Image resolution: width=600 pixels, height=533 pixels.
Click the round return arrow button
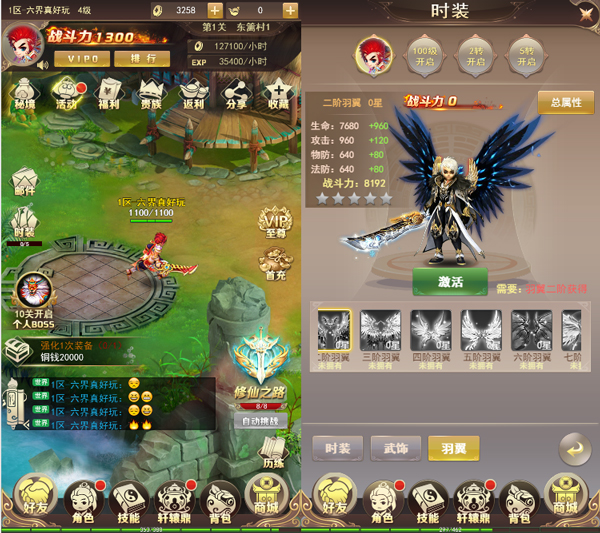tap(574, 449)
